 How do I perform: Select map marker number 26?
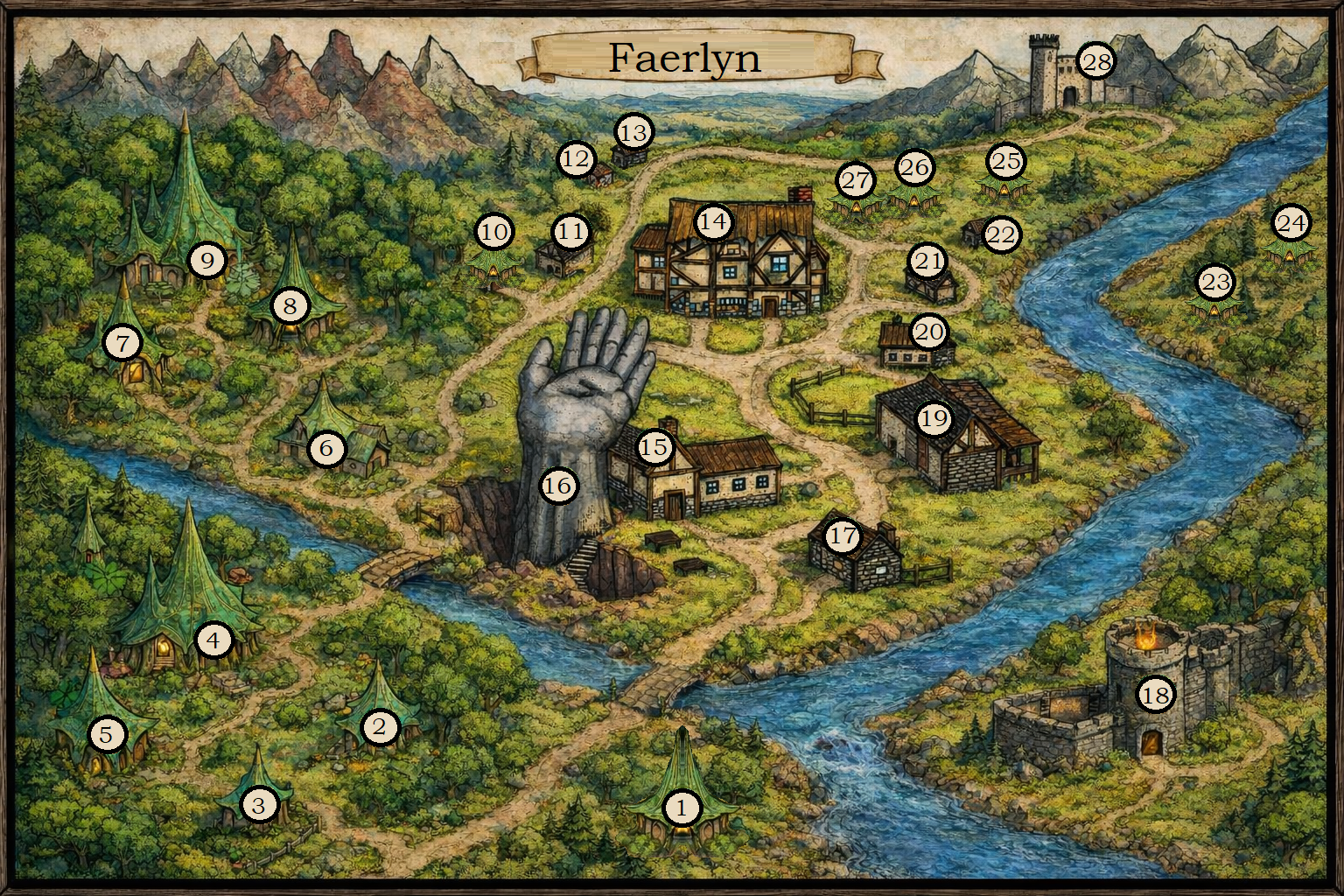(915, 167)
